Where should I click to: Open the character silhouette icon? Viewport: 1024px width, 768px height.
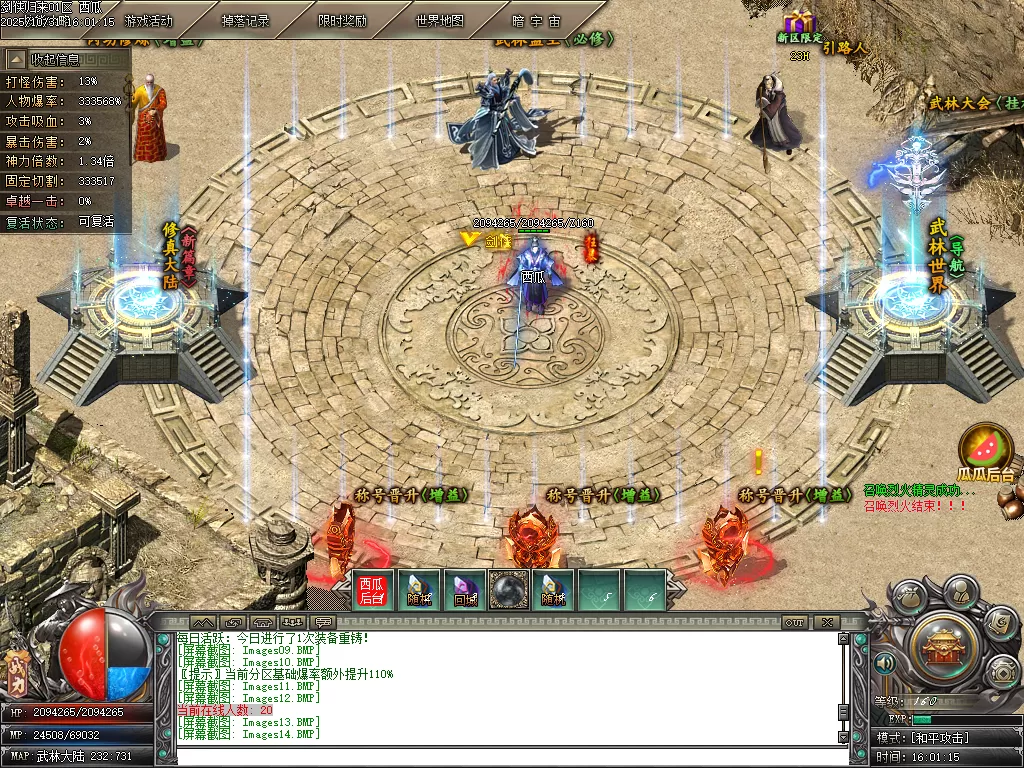click(960, 591)
